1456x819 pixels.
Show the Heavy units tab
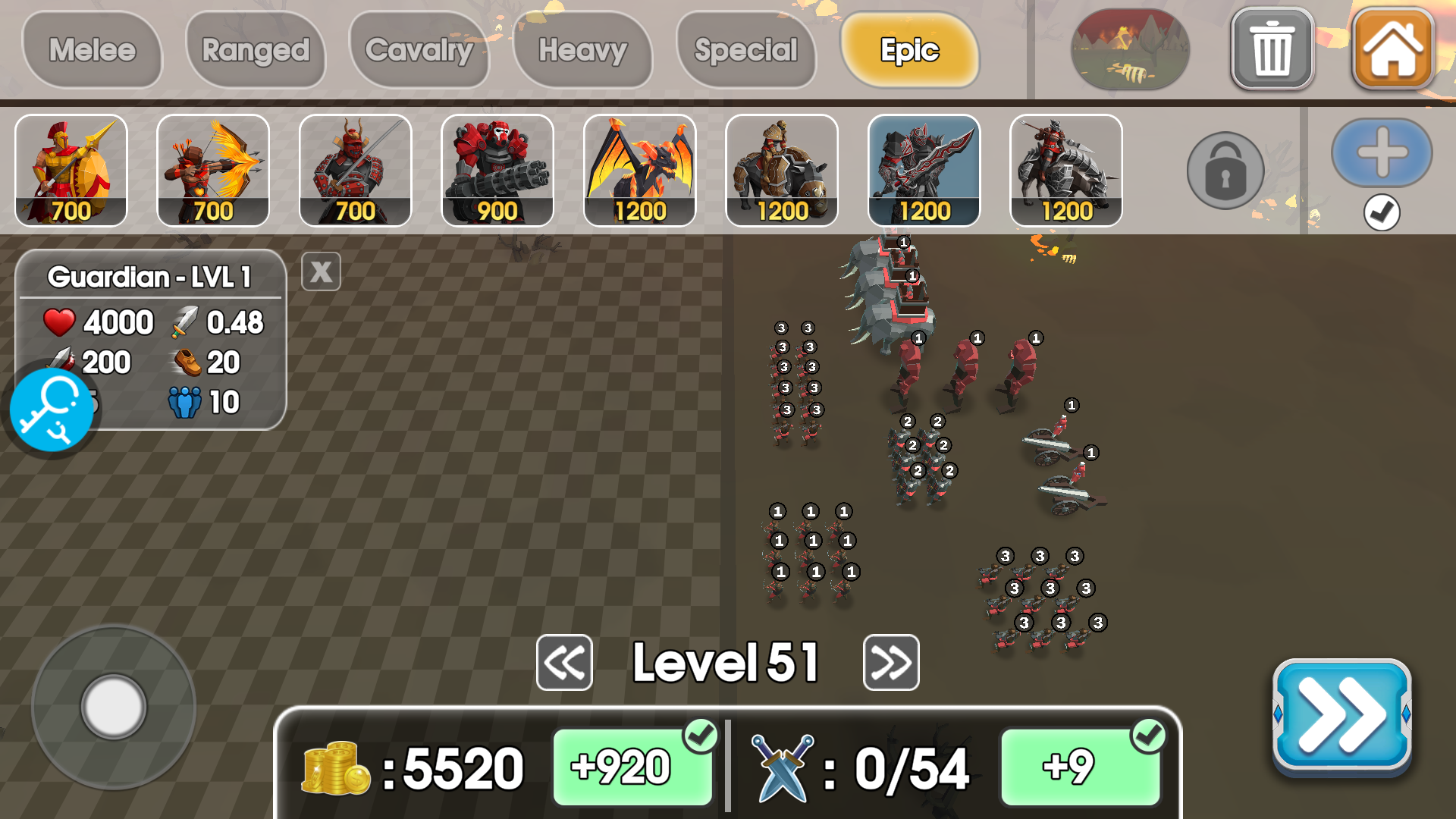(x=582, y=50)
